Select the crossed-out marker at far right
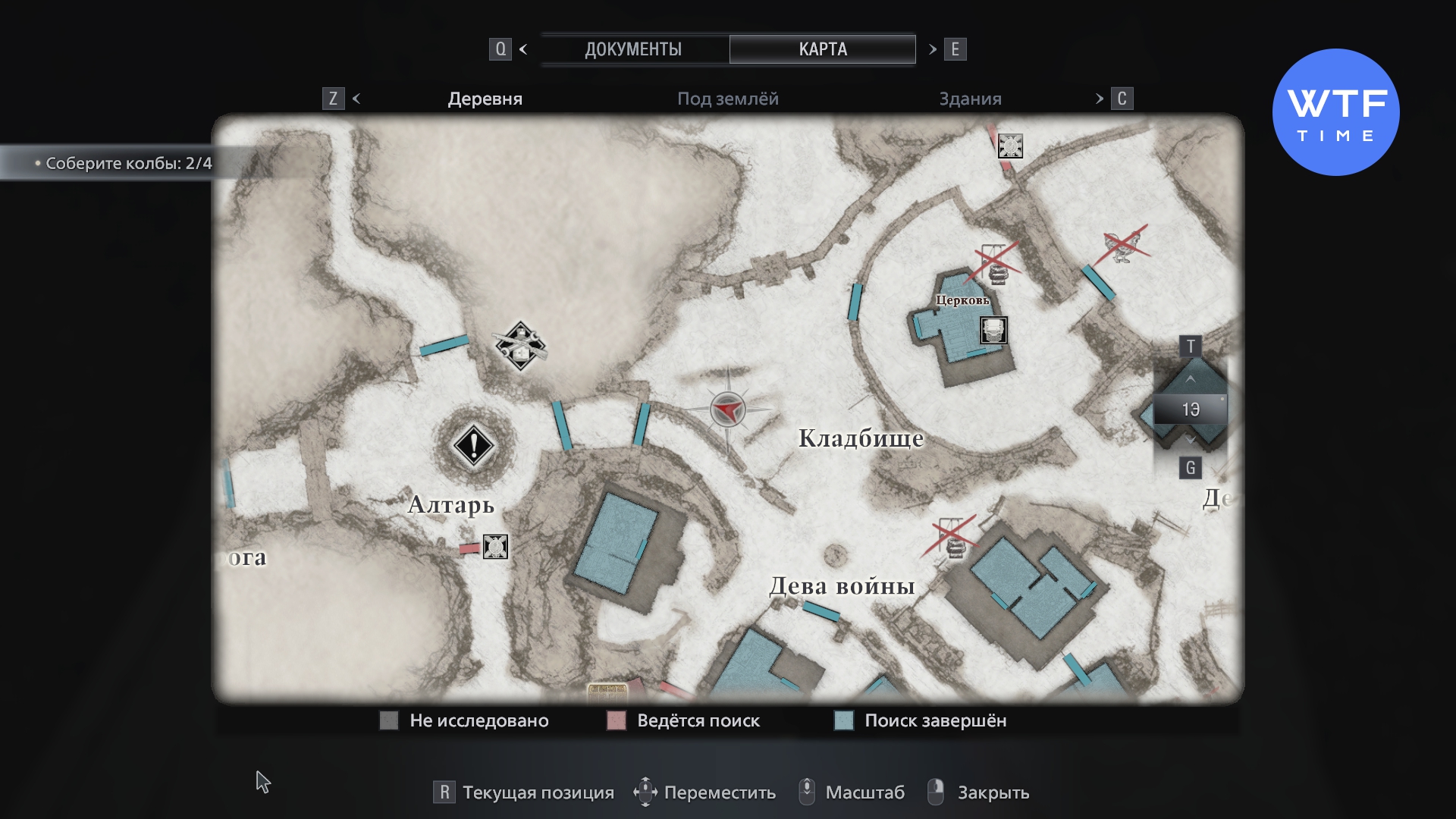Screen dimensions: 1456x819 [1122, 245]
